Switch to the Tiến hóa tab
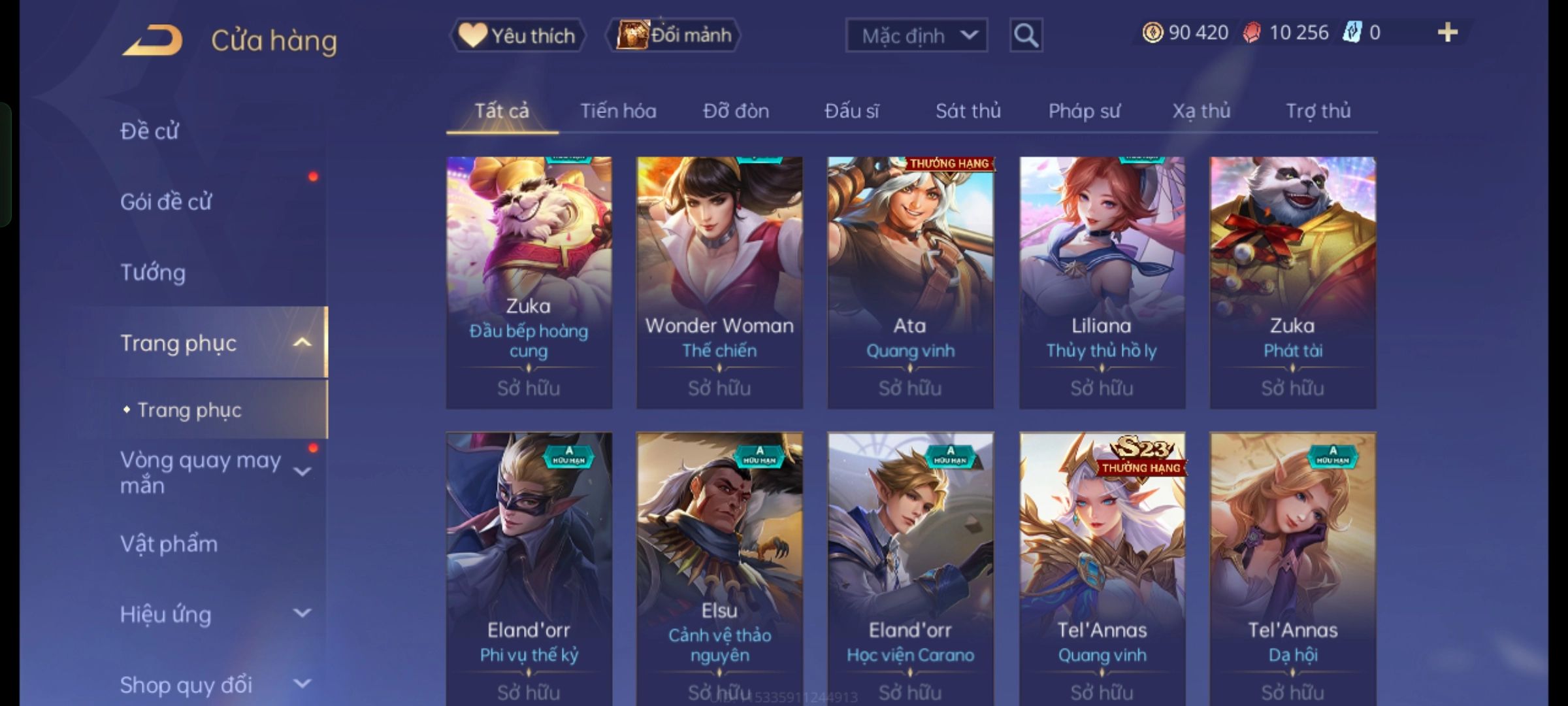 (618, 111)
